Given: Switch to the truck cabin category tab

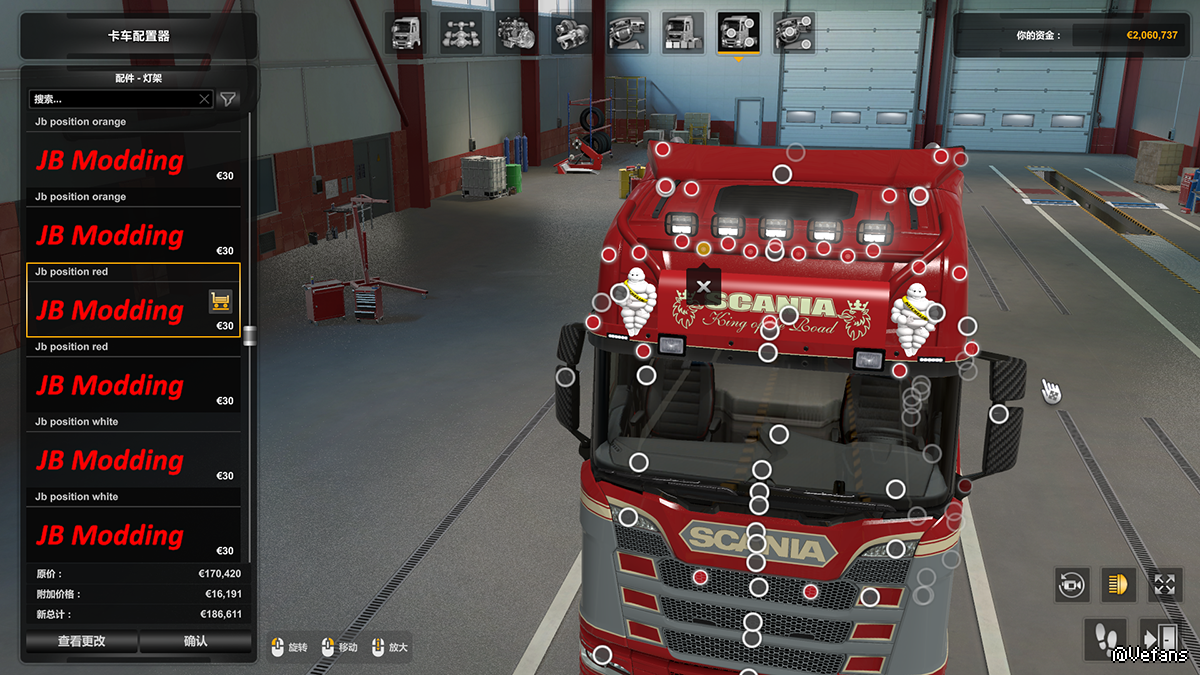Looking at the screenshot, I should pyautogui.click(x=405, y=33).
